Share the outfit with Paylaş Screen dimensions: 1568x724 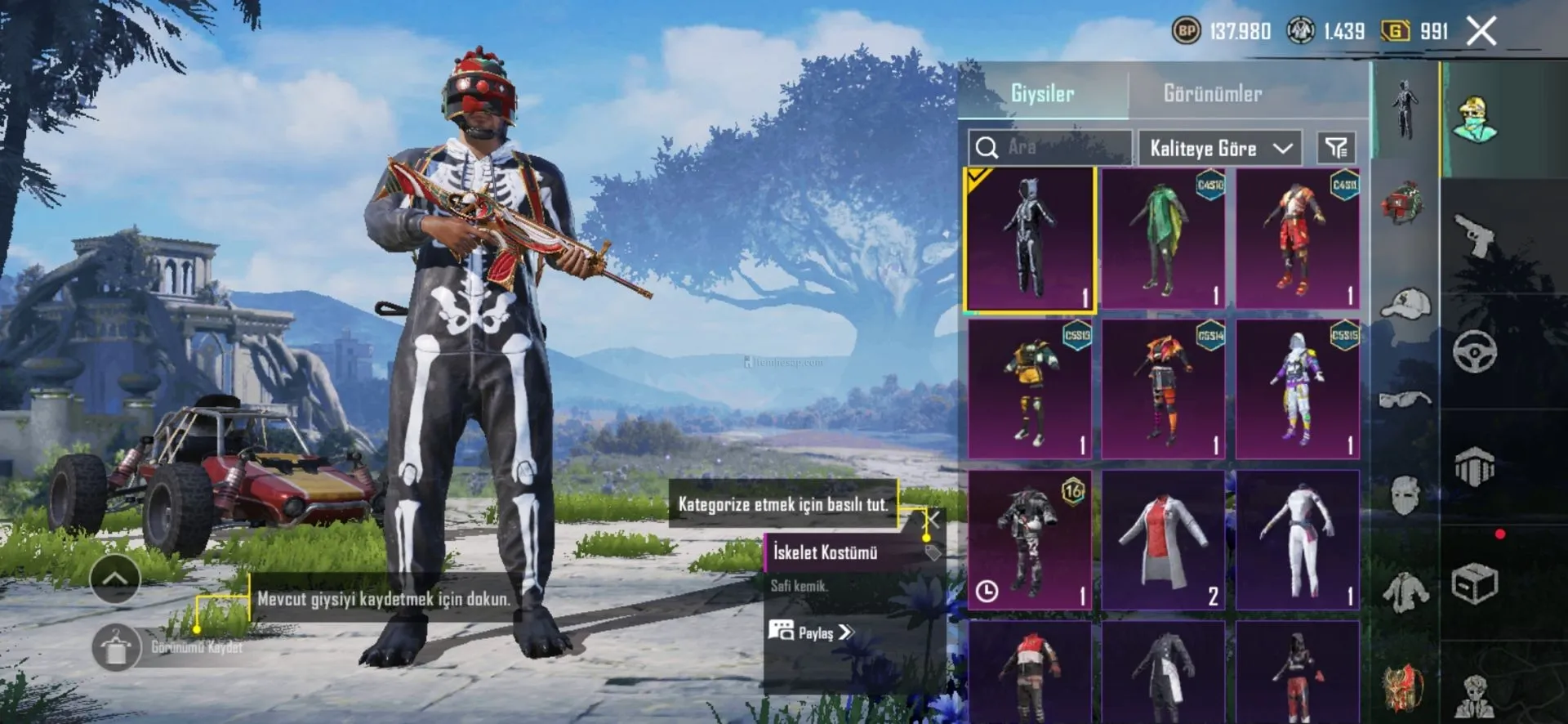[x=811, y=632]
